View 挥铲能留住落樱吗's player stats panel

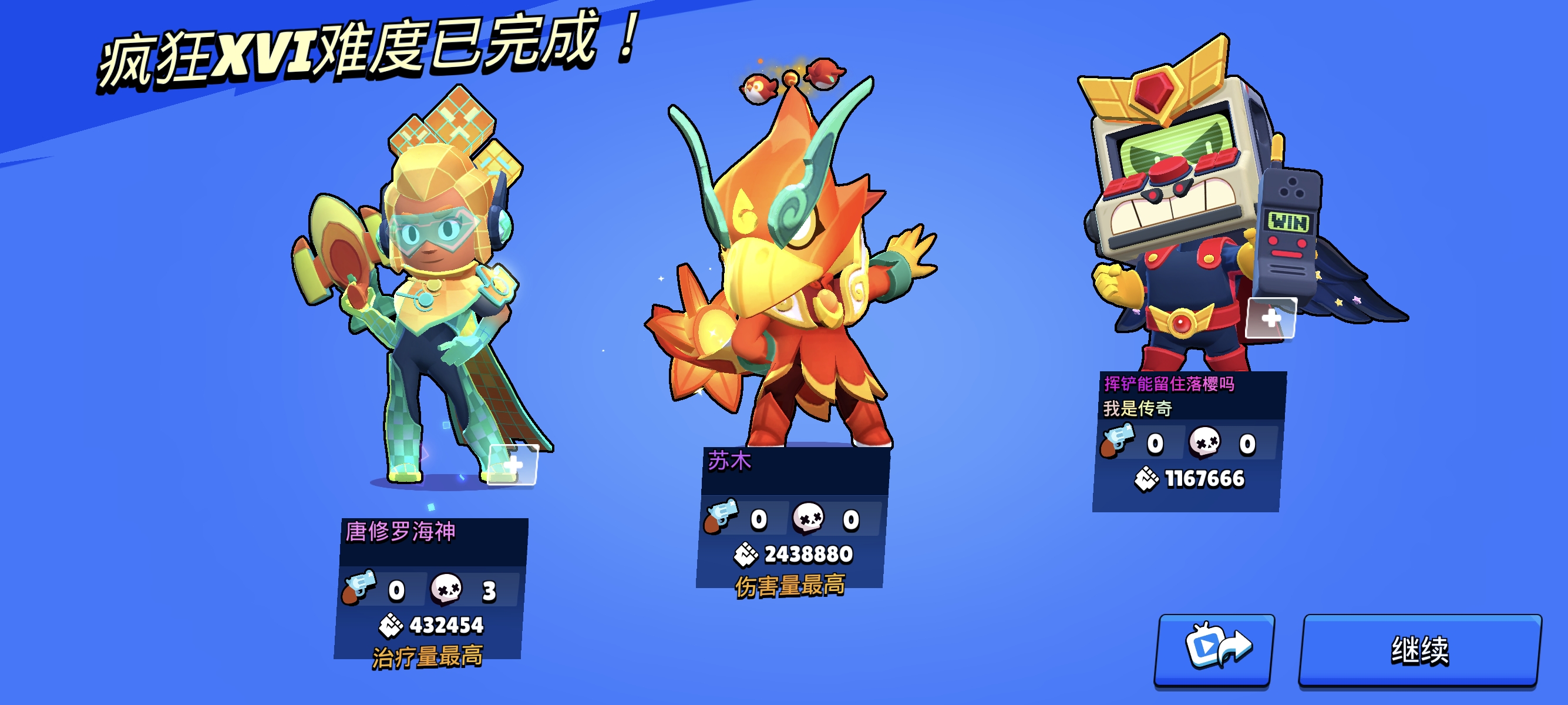tap(1188, 442)
